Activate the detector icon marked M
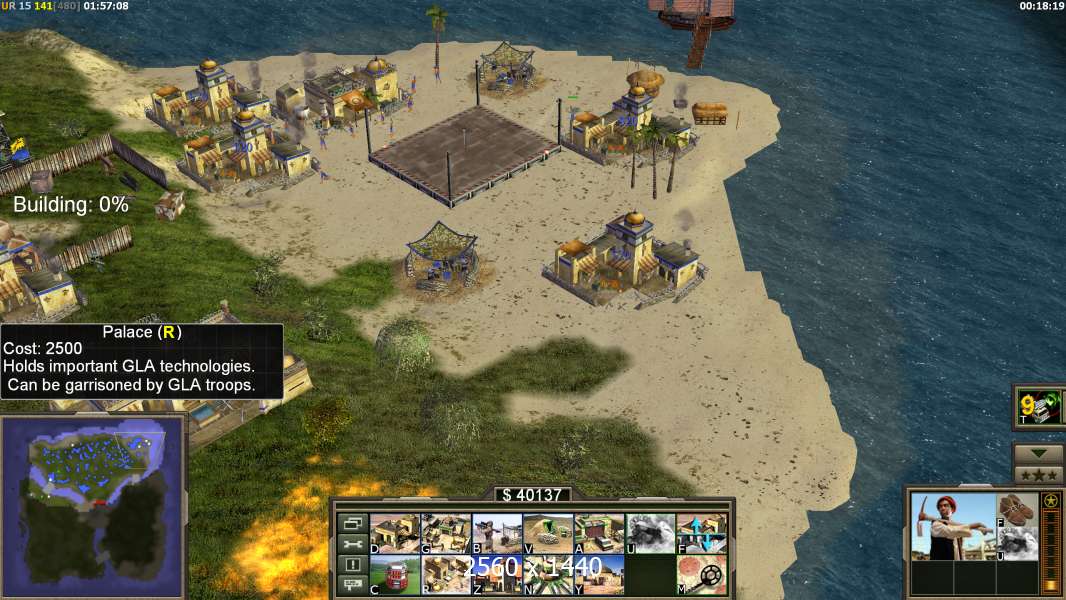The width and height of the screenshot is (1066, 600). 700,574
